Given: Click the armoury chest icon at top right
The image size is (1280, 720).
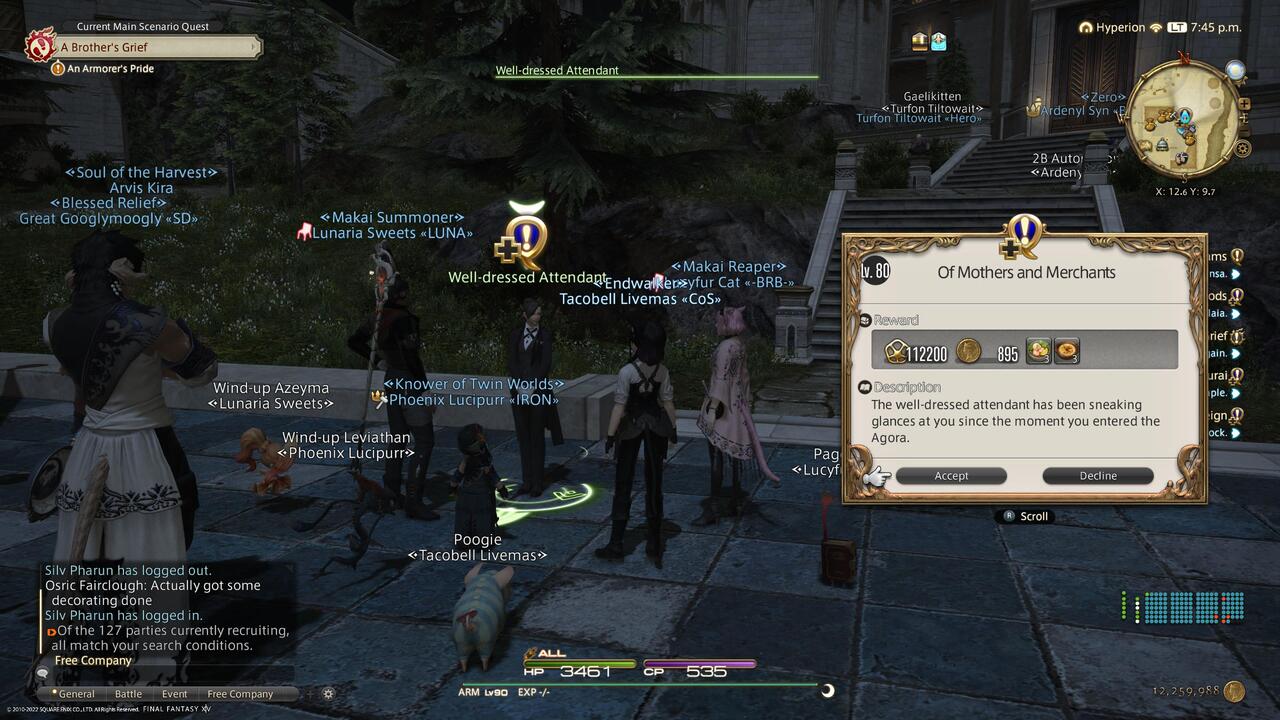Looking at the screenshot, I should 938,40.
